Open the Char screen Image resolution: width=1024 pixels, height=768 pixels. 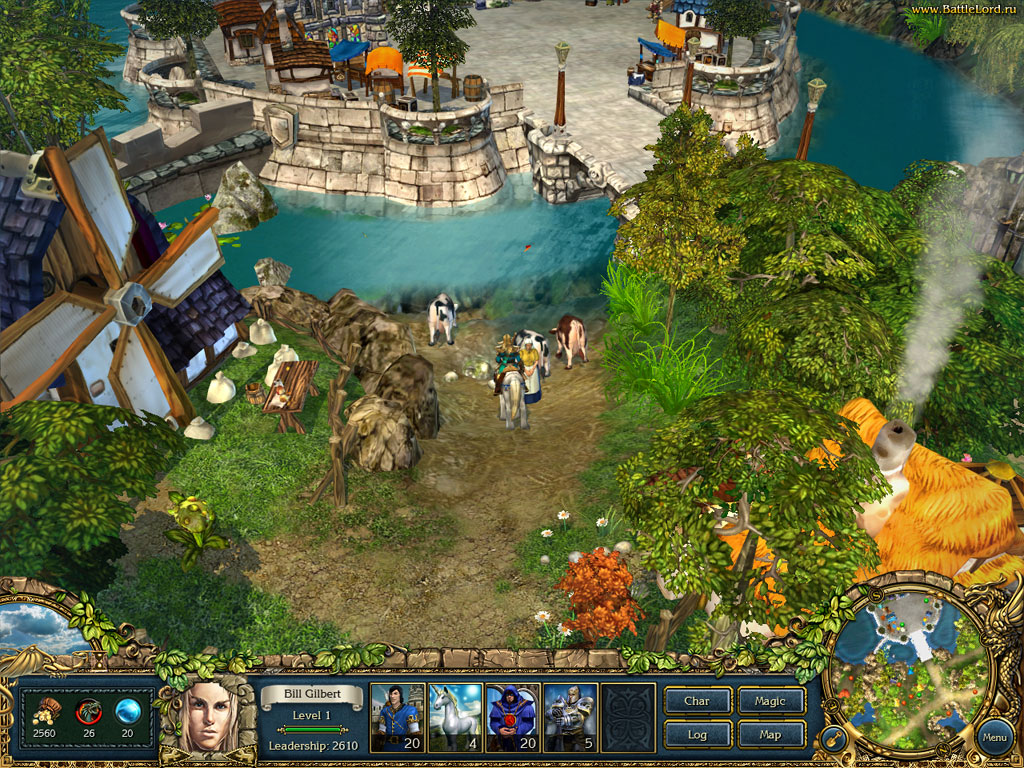tap(697, 701)
